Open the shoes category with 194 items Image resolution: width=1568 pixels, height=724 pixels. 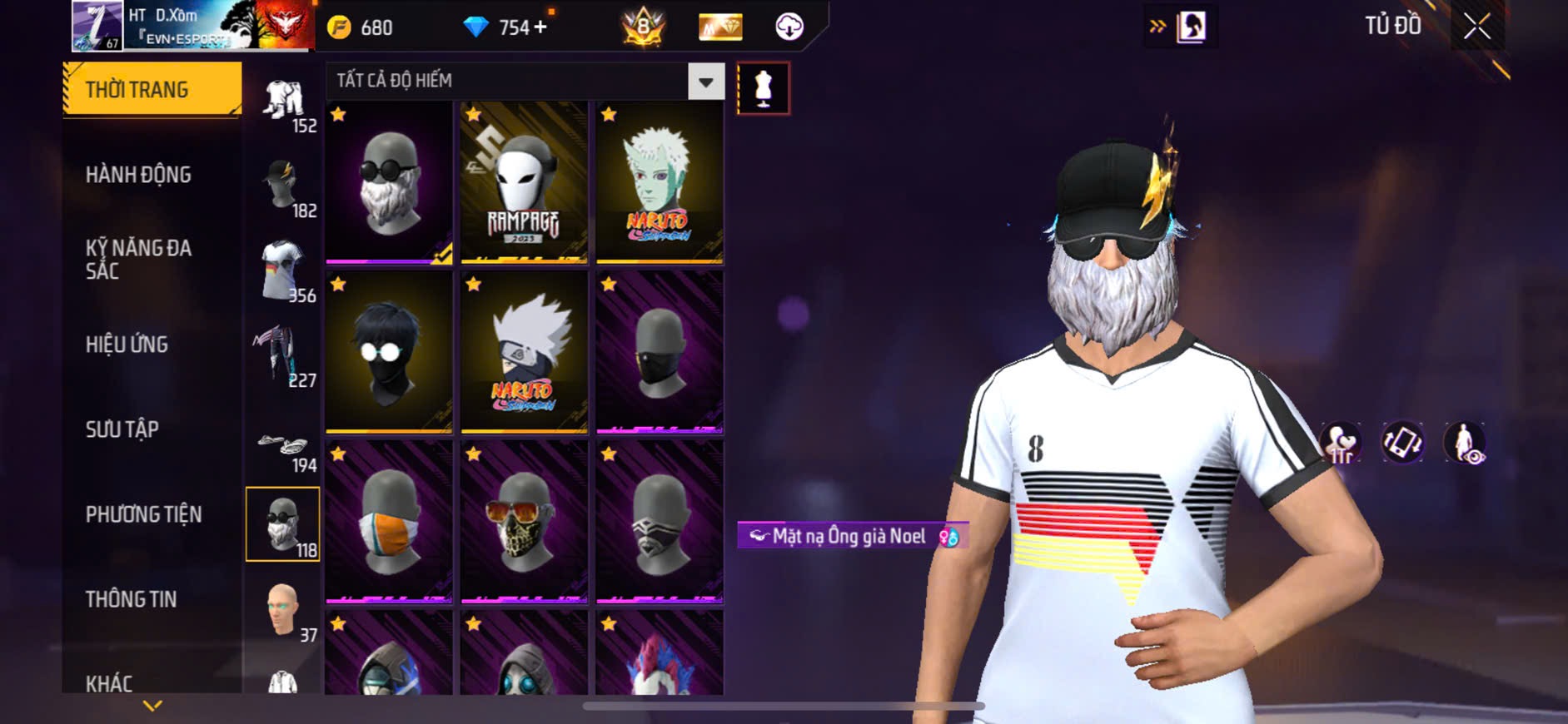283,449
